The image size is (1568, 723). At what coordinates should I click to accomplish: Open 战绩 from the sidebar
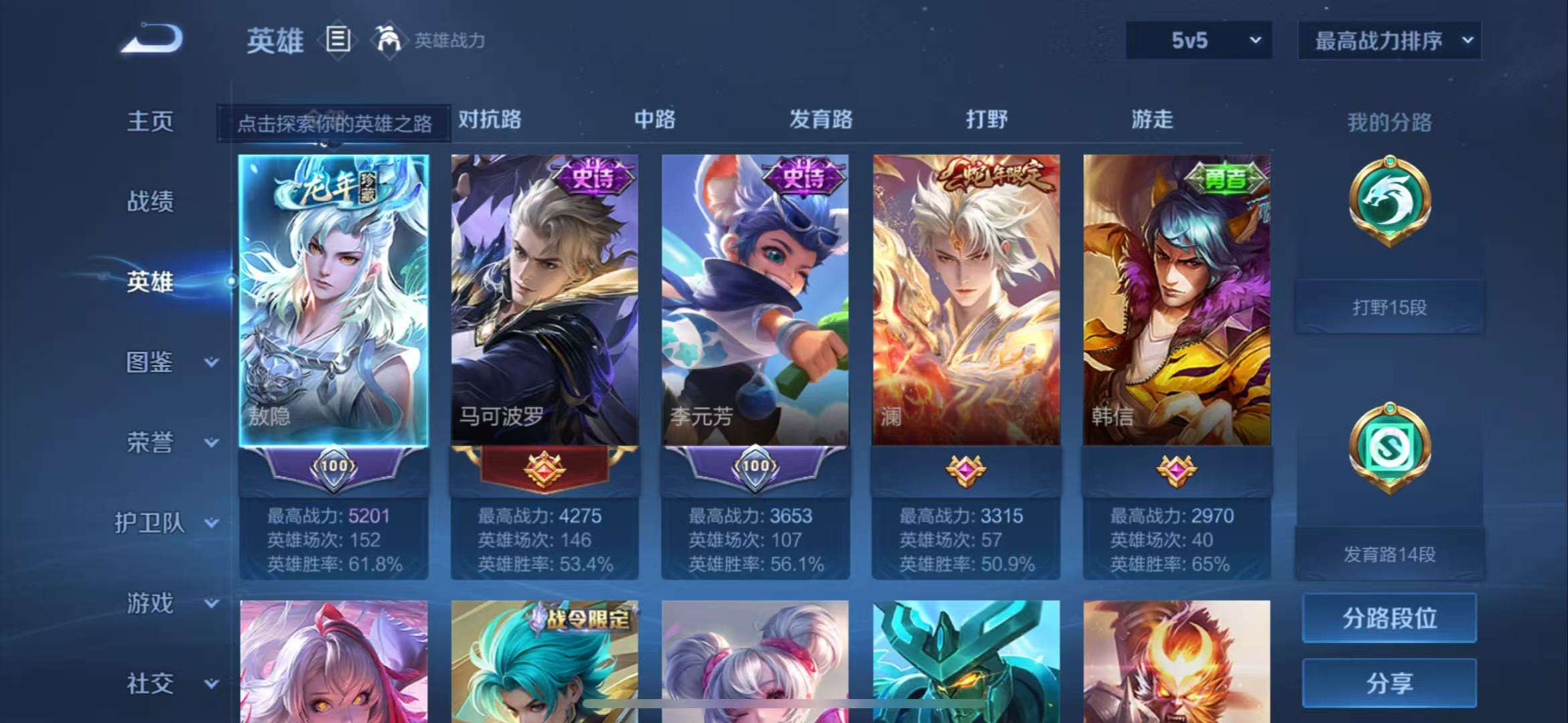point(151,202)
